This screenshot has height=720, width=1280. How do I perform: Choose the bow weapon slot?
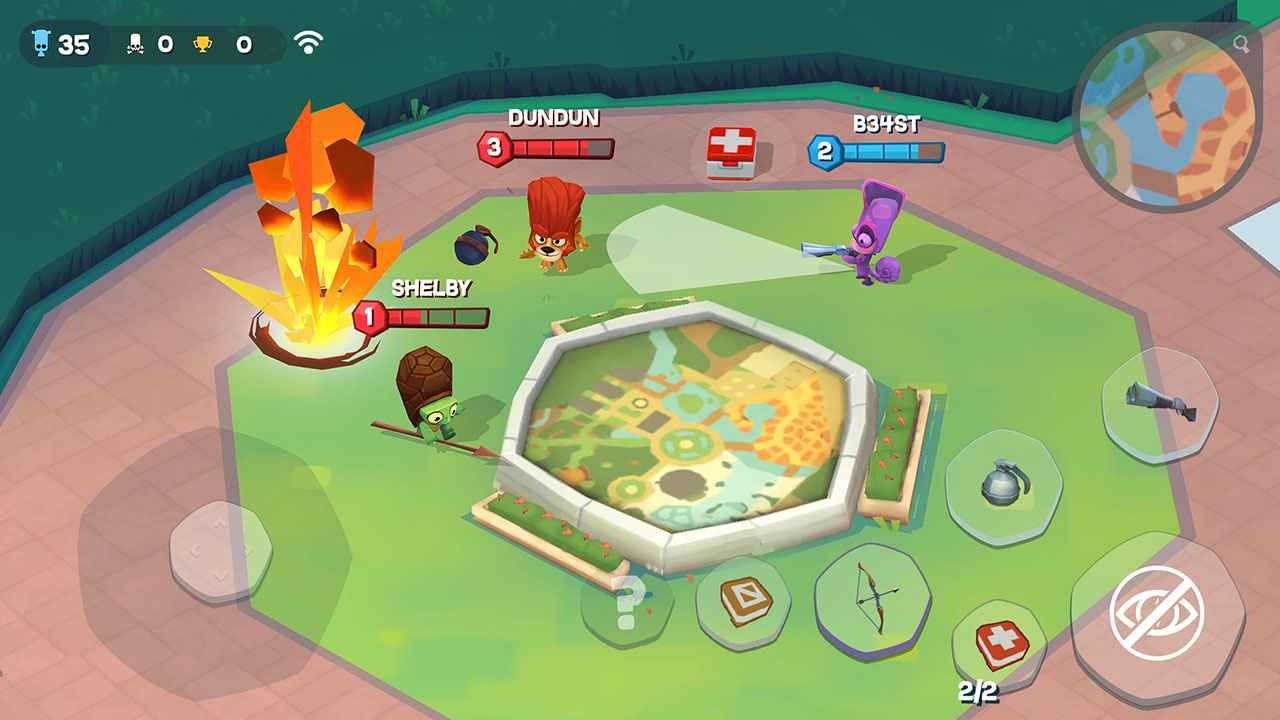click(873, 598)
